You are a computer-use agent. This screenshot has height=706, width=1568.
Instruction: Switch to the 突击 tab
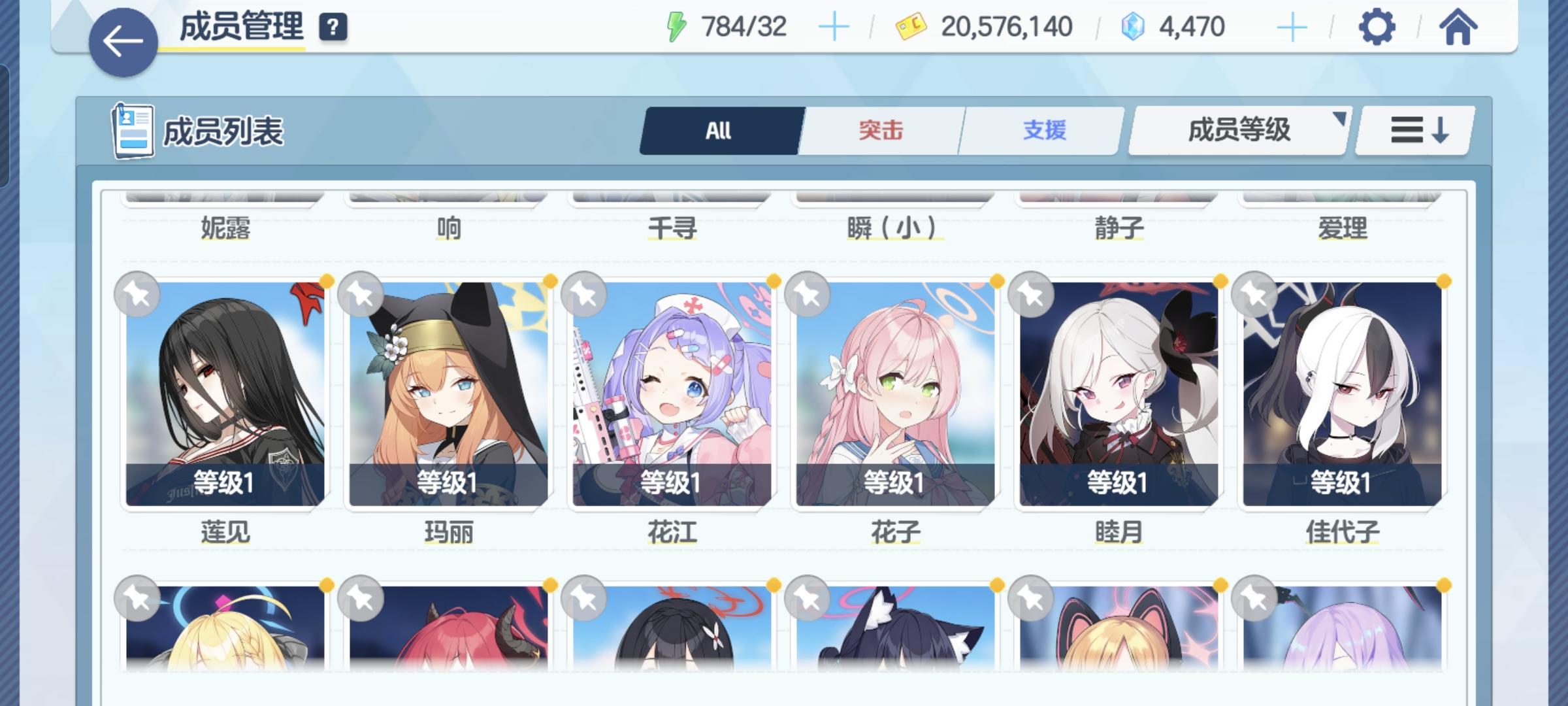tap(879, 129)
